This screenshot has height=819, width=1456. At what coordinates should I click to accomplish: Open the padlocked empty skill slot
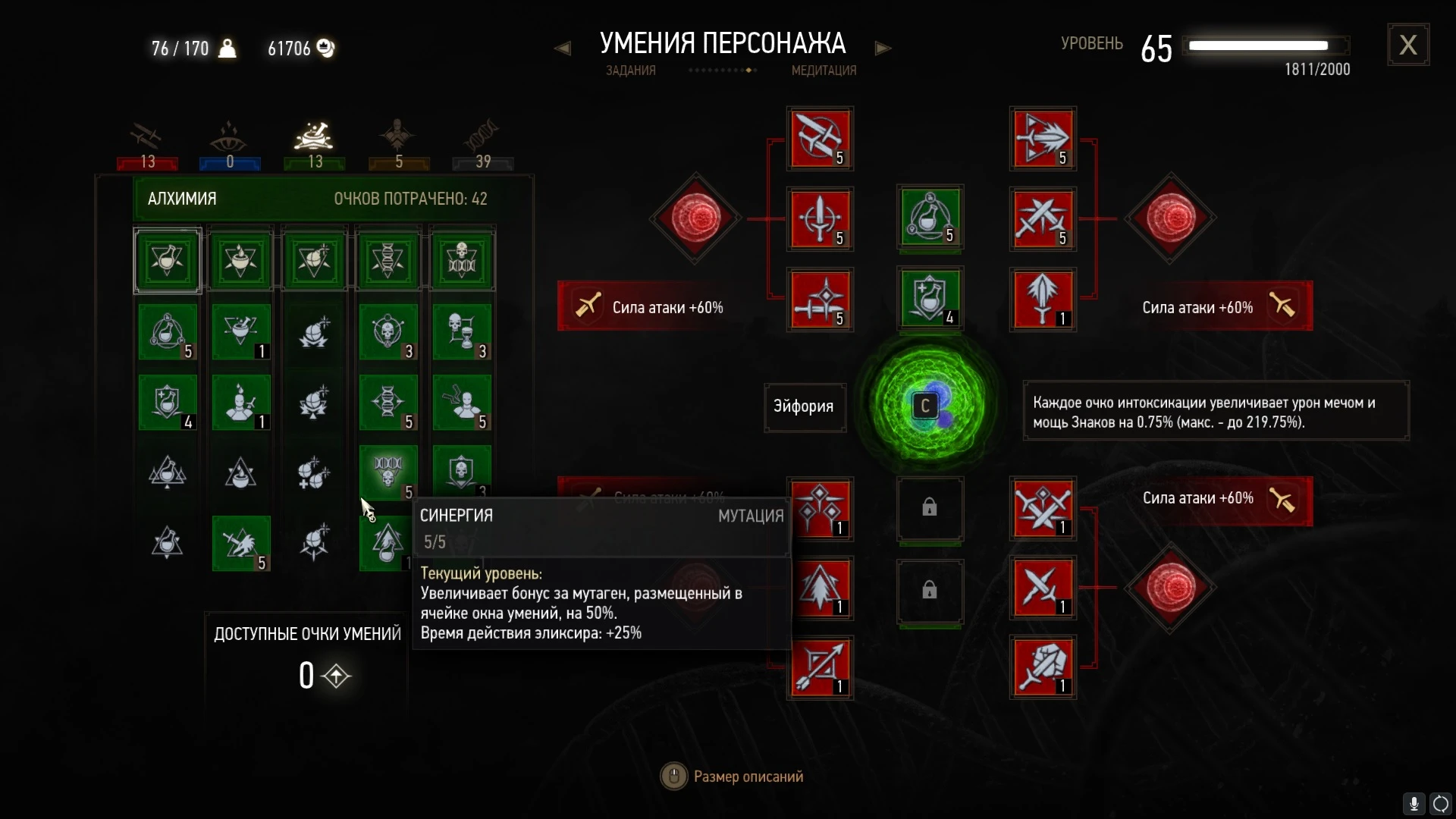coord(929,510)
